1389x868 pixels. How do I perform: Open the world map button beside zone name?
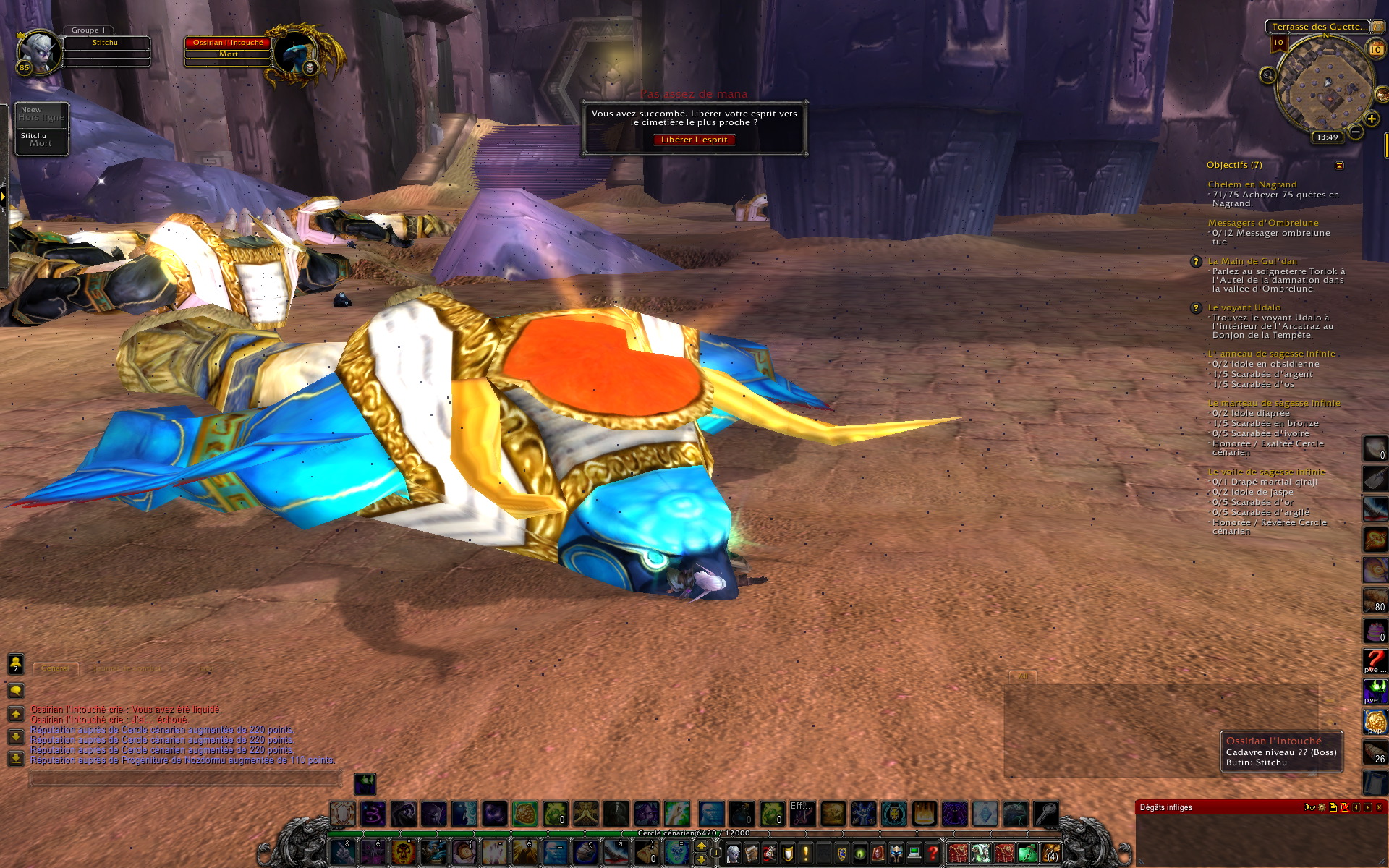(1377, 27)
